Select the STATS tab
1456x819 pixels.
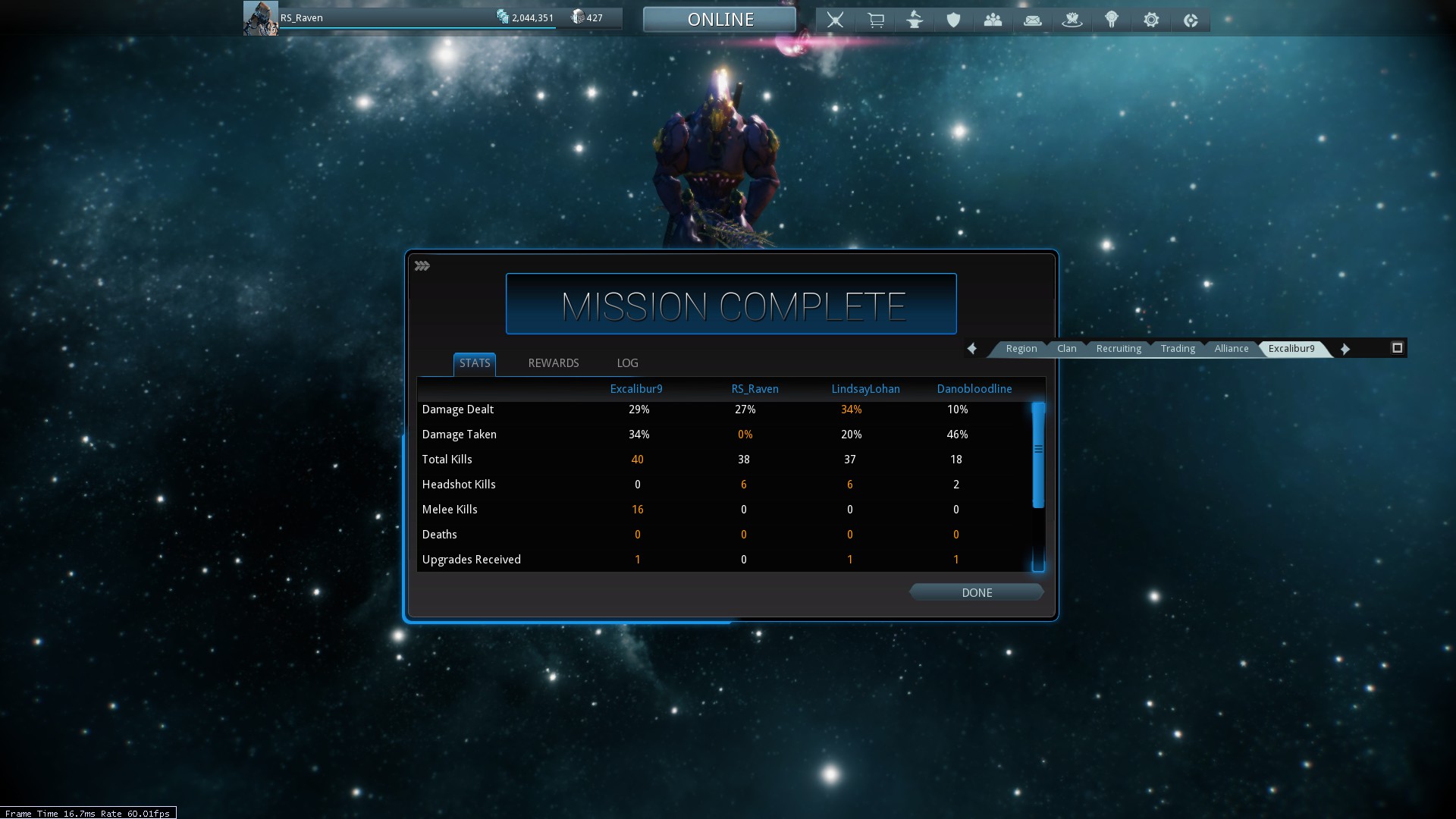(x=475, y=363)
